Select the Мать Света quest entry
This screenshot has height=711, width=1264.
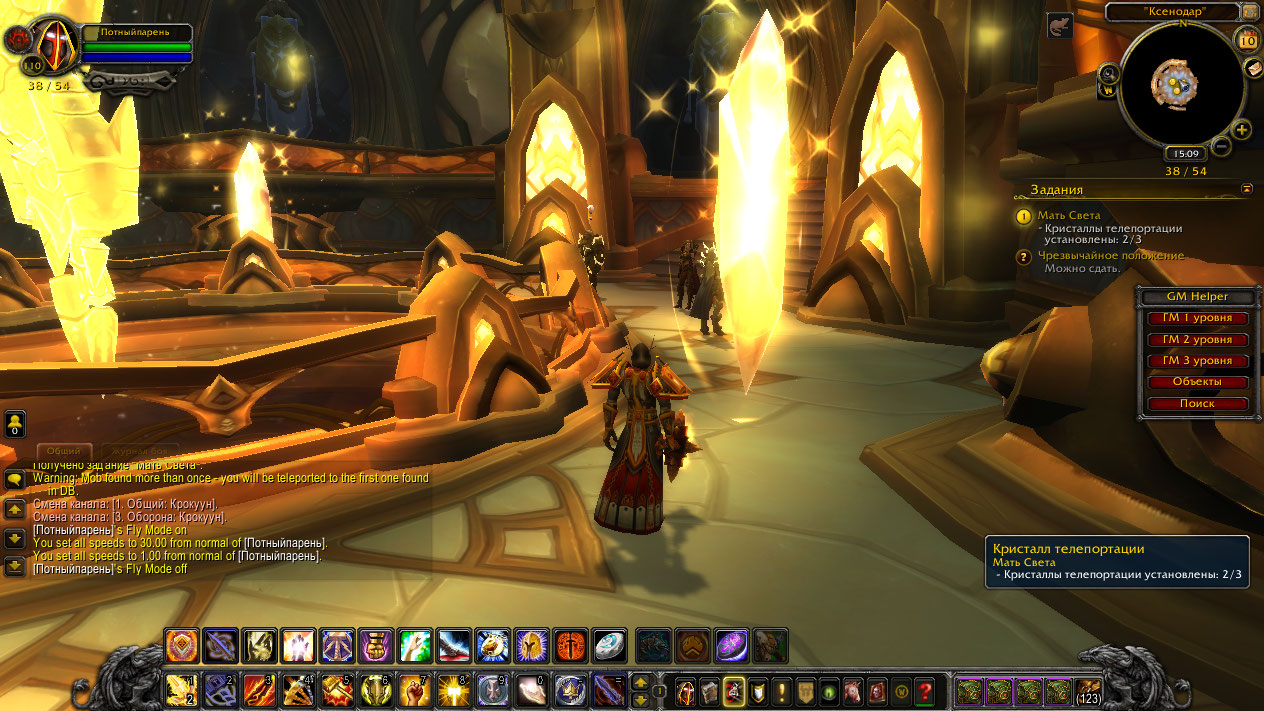pos(1070,215)
